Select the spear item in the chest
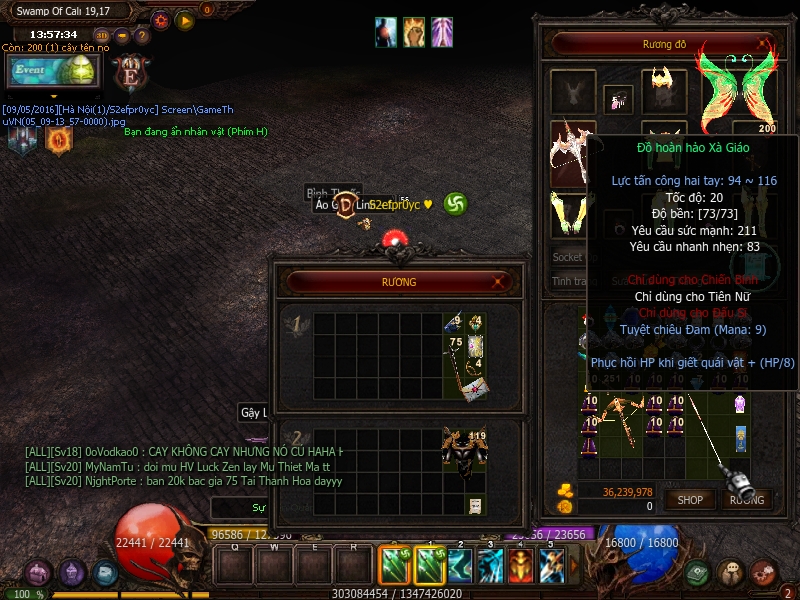 click(460, 375)
